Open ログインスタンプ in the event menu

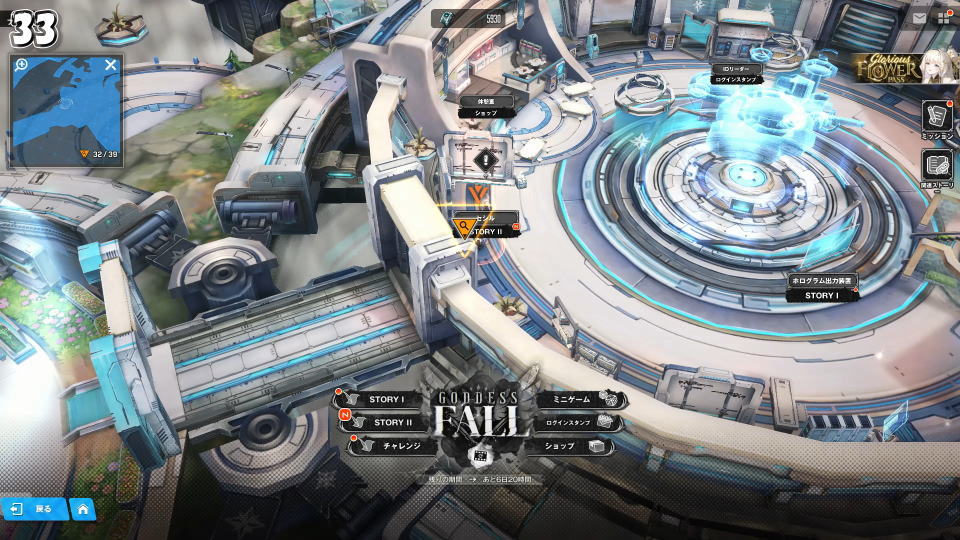pos(576,423)
